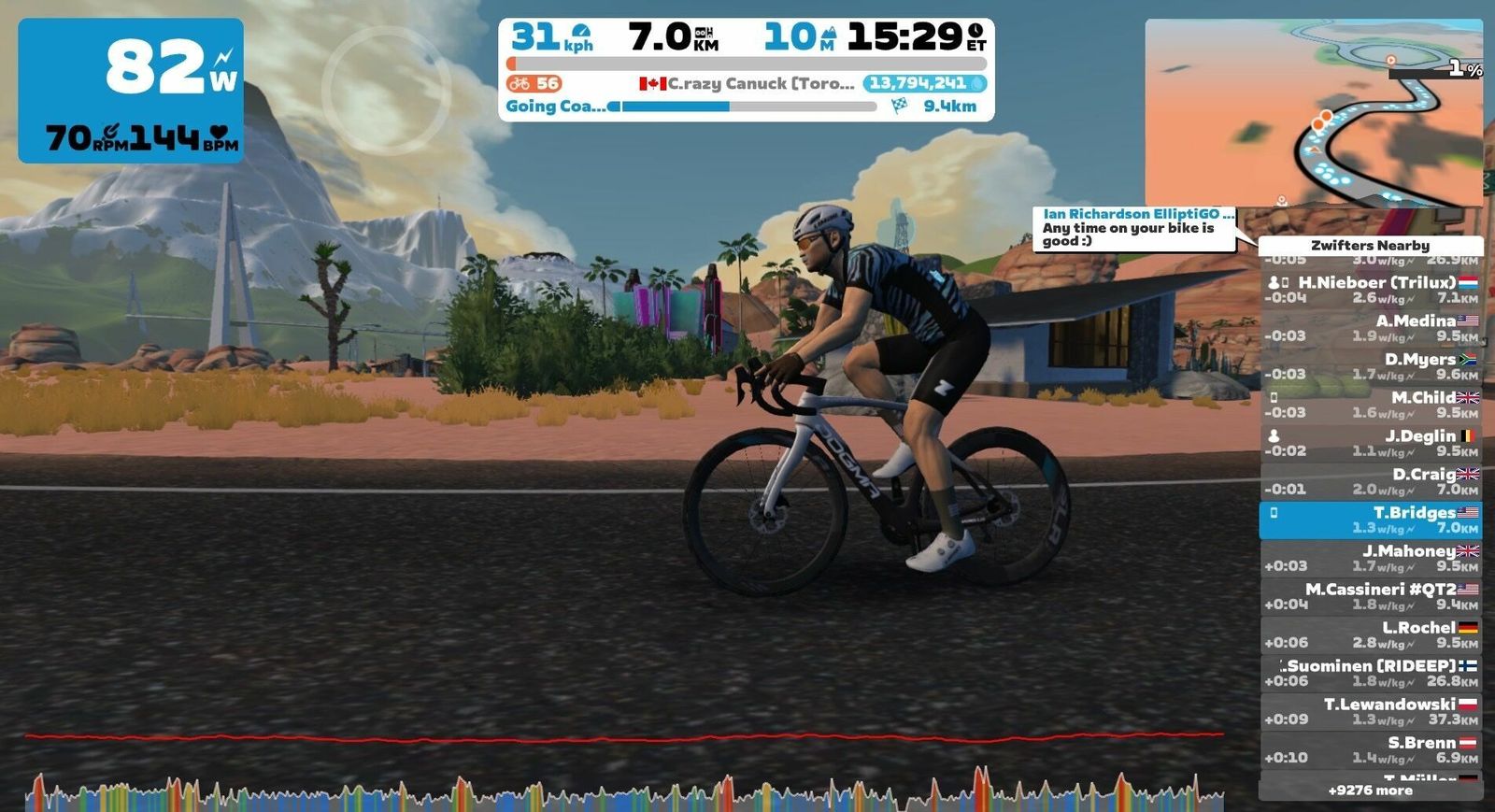This screenshot has width=1495, height=812.
Task: Choose rider A.Medina from Zwifters Nearby
Action: [1370, 328]
